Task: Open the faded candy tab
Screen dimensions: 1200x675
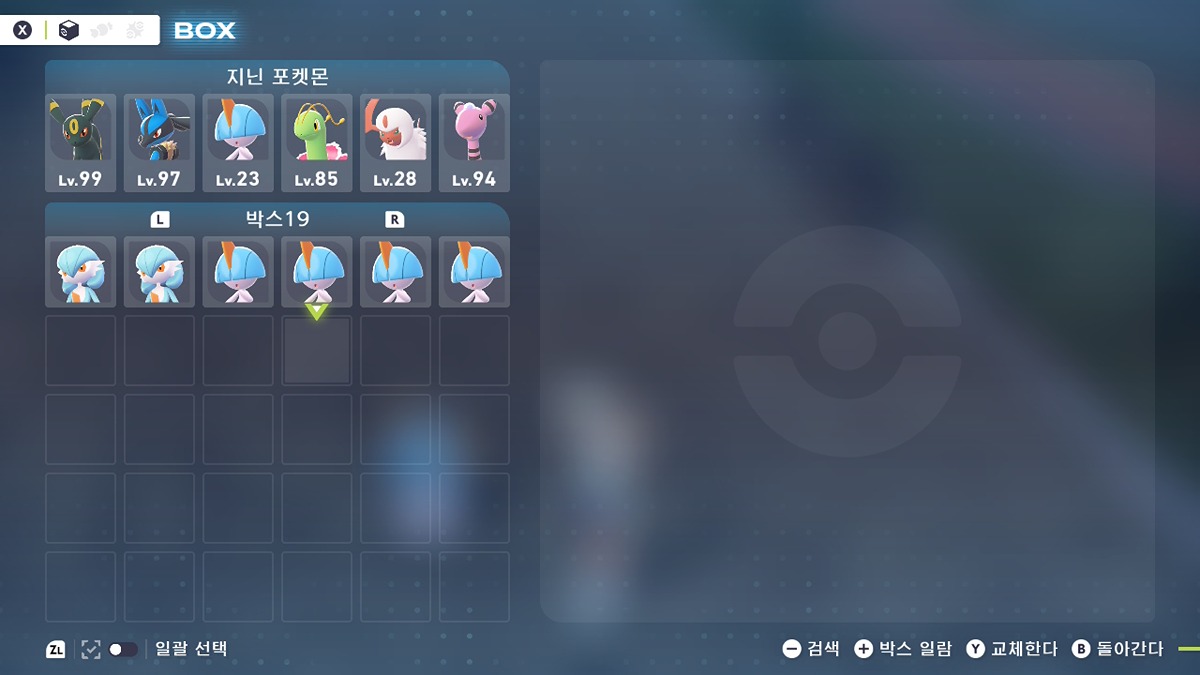Action: (x=101, y=30)
